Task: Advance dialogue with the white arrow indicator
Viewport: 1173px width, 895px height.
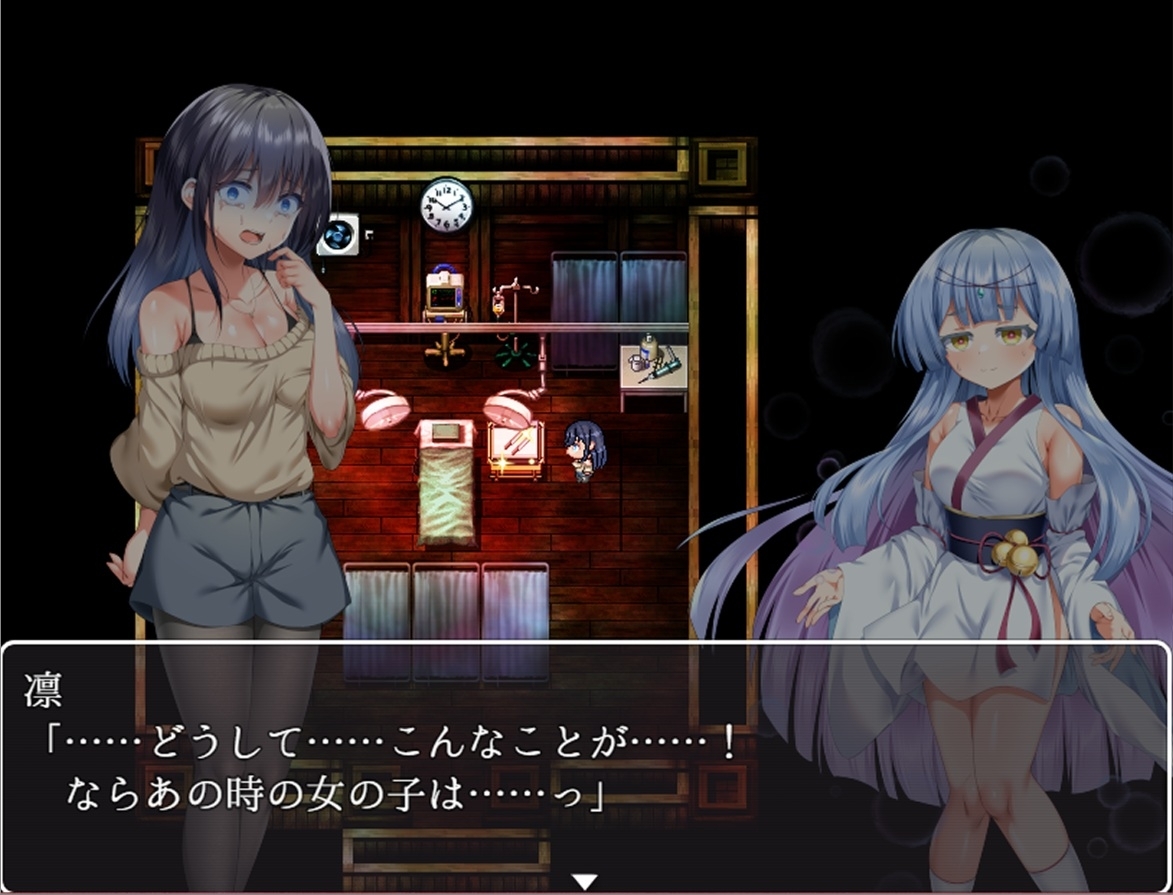Action: tap(585, 881)
